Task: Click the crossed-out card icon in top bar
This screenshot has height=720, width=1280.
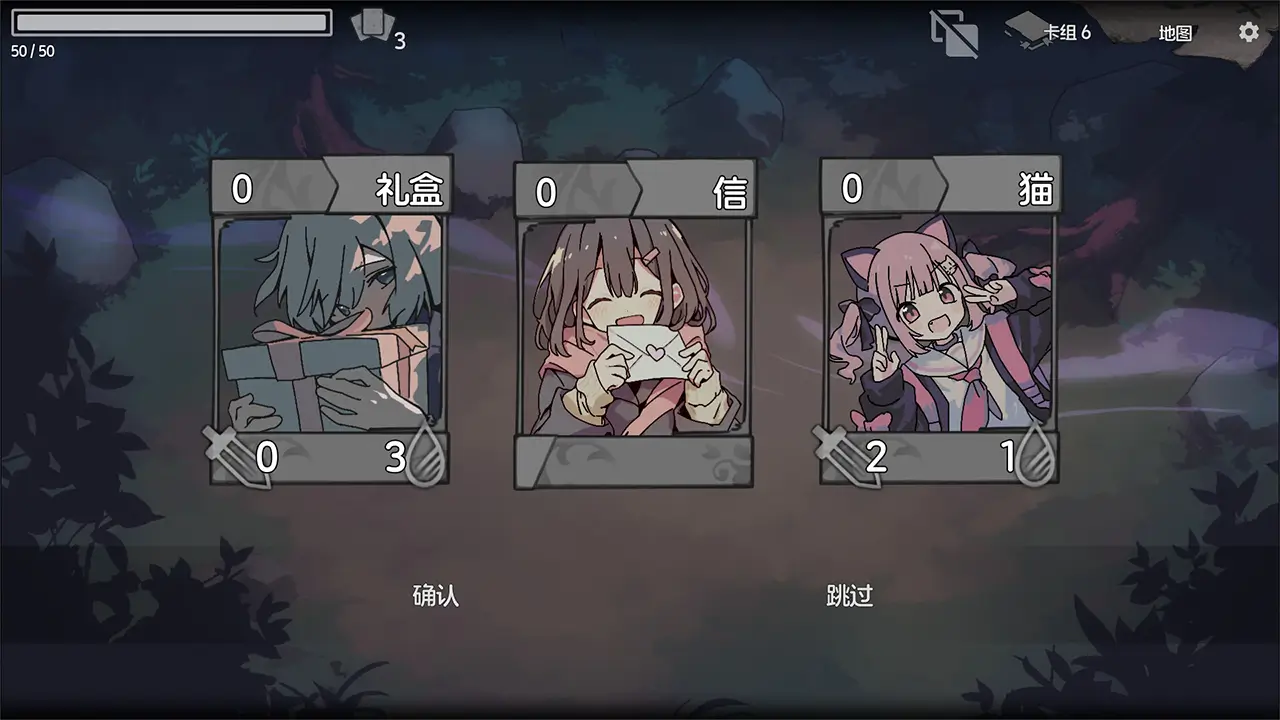Action: click(x=953, y=32)
